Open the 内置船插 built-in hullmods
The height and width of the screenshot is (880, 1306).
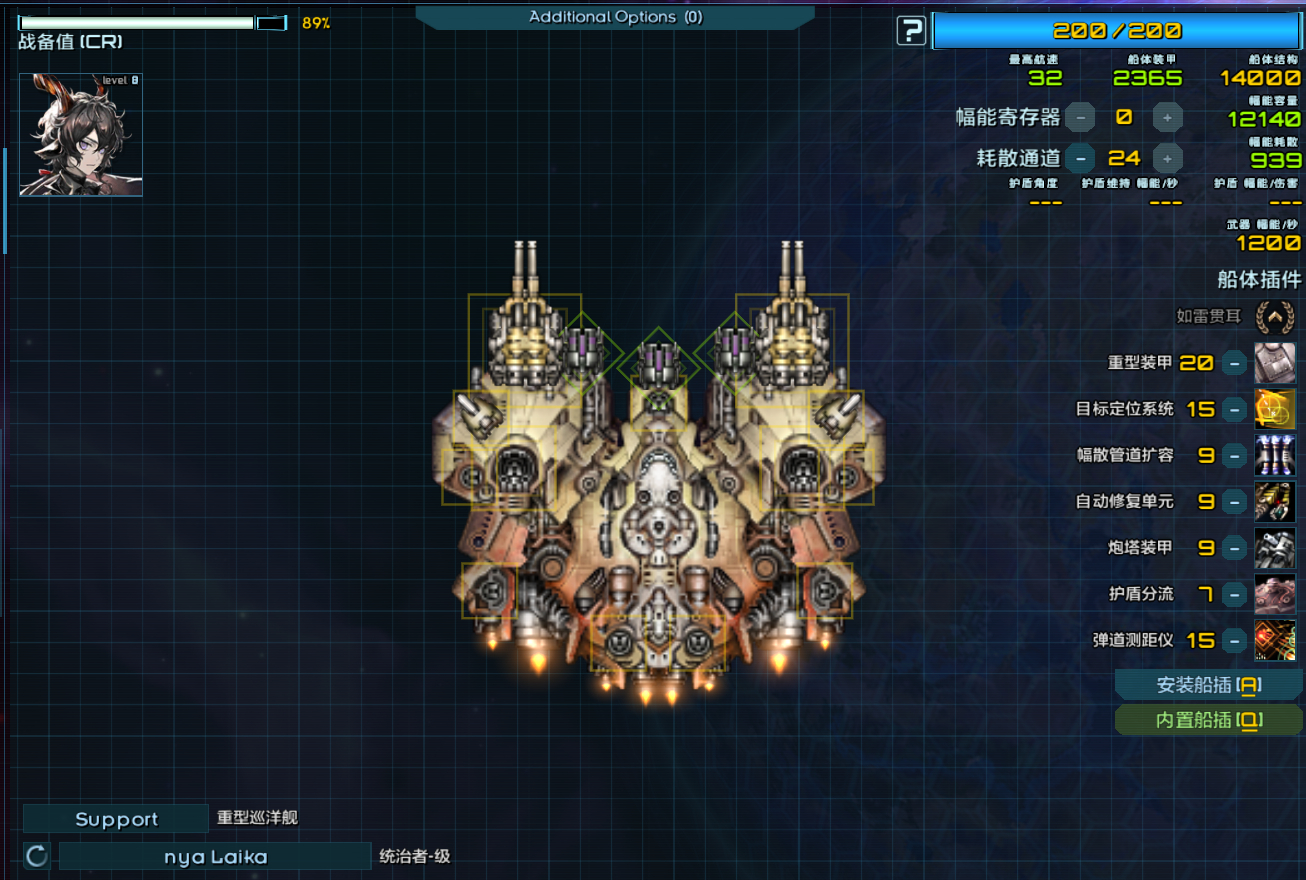1209,720
